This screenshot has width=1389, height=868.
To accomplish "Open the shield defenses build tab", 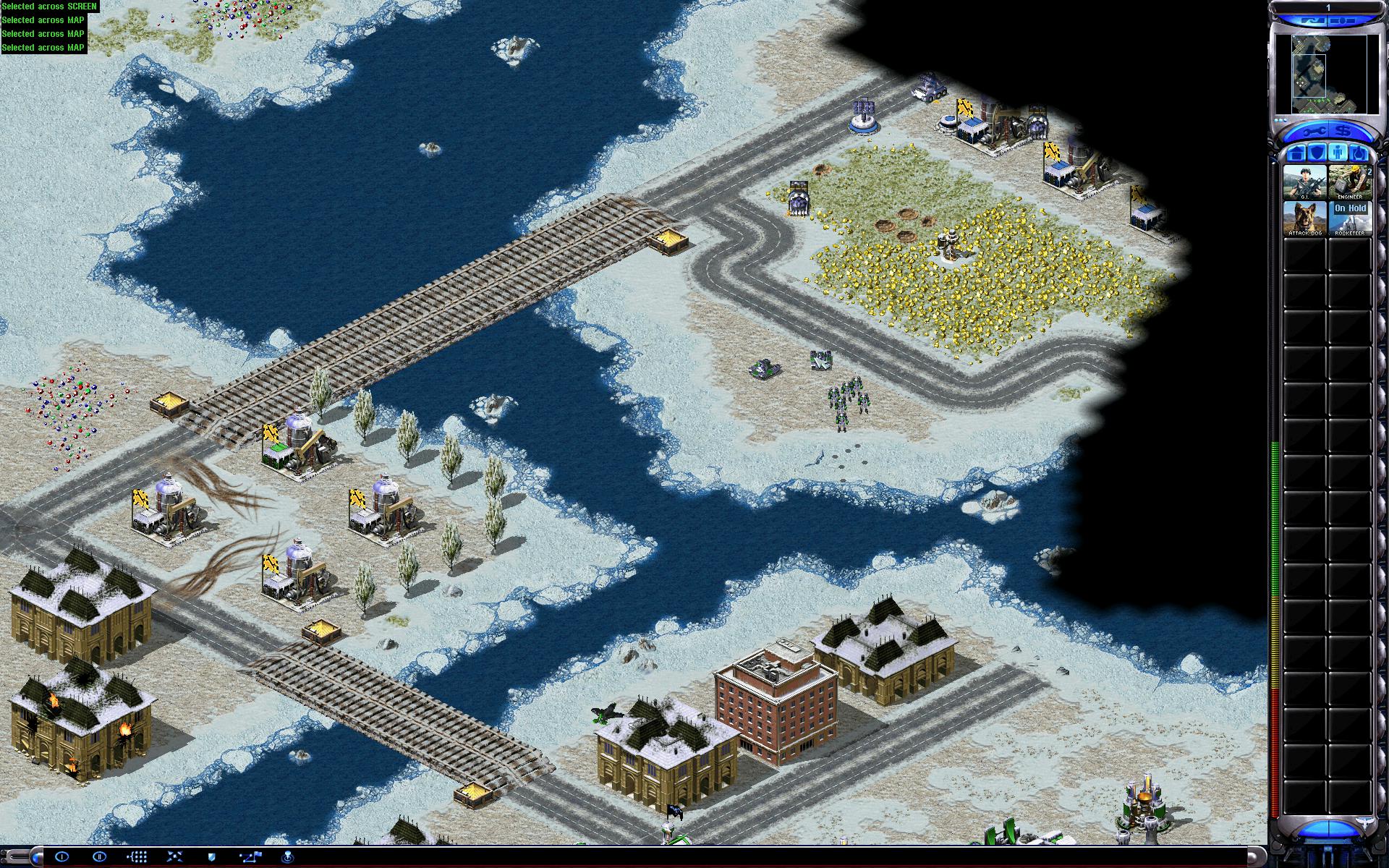I will tap(1316, 153).
